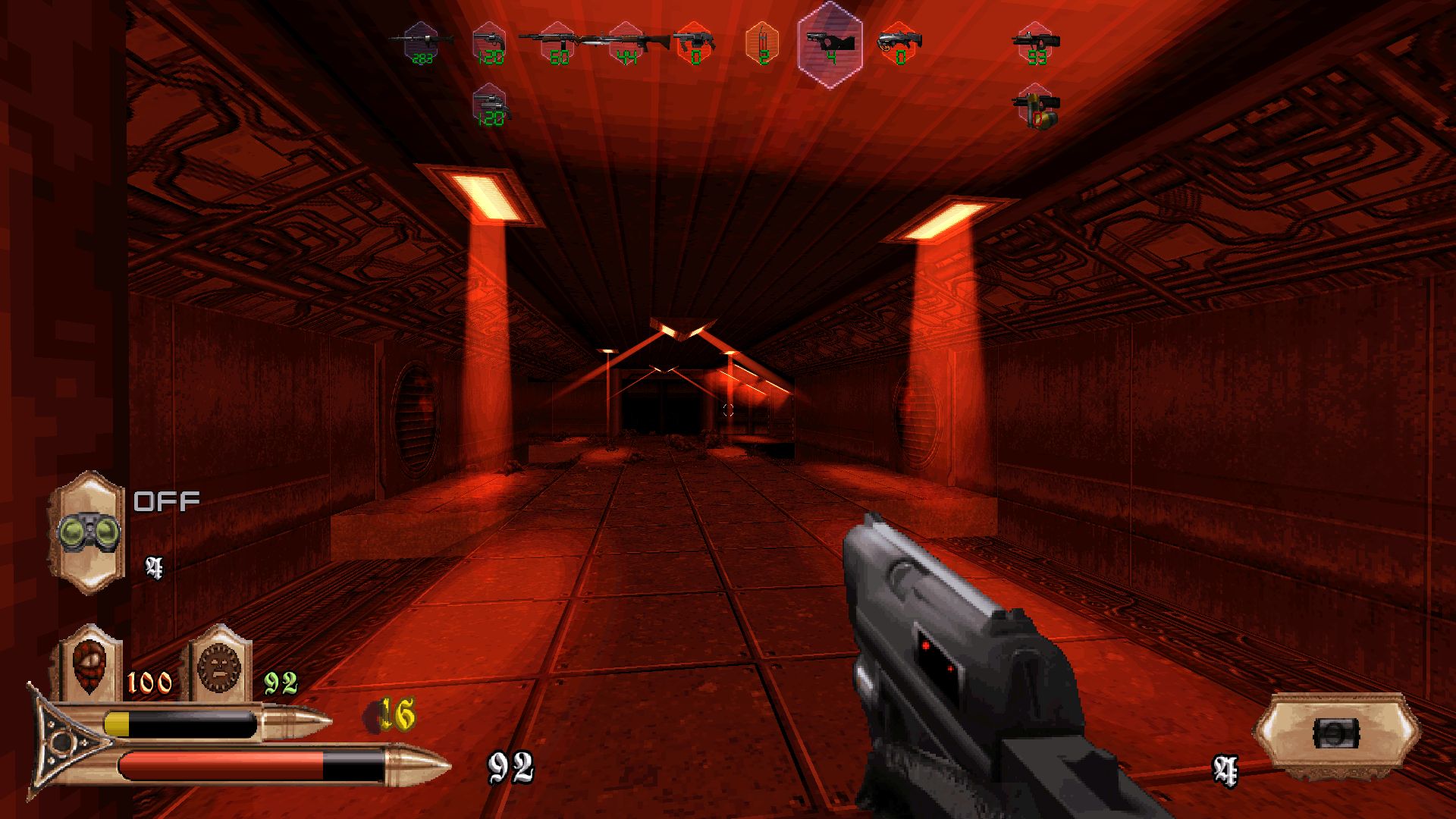
Task: Pick the dynamite sticks slot
Action: point(763,42)
